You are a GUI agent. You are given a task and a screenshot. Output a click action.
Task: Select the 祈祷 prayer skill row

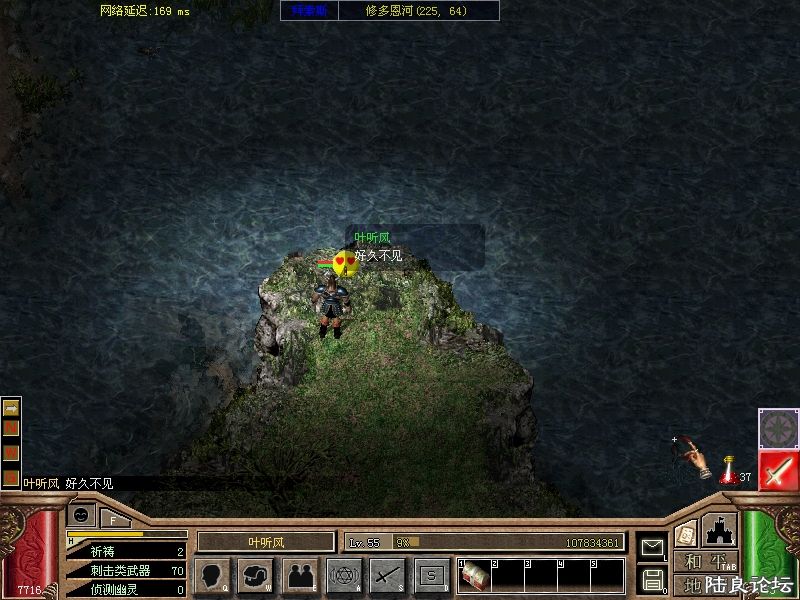(127, 552)
